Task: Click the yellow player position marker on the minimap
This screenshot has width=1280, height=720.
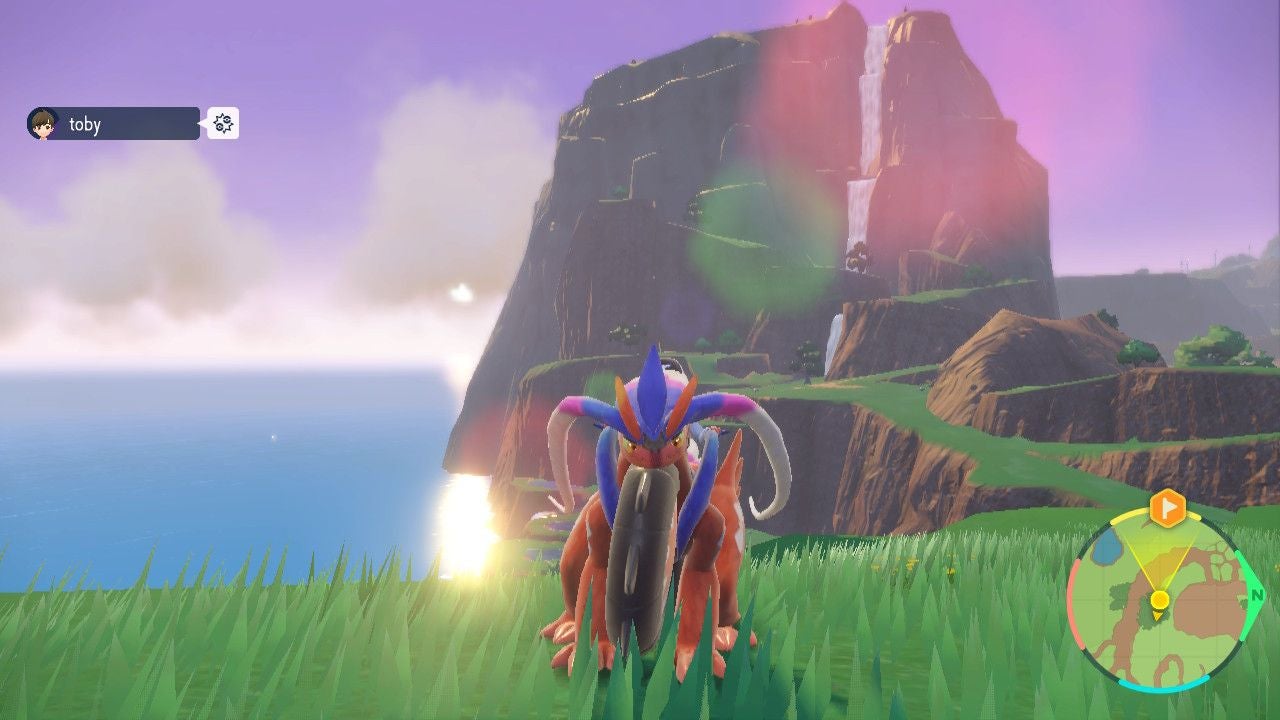Action: pos(1159,599)
